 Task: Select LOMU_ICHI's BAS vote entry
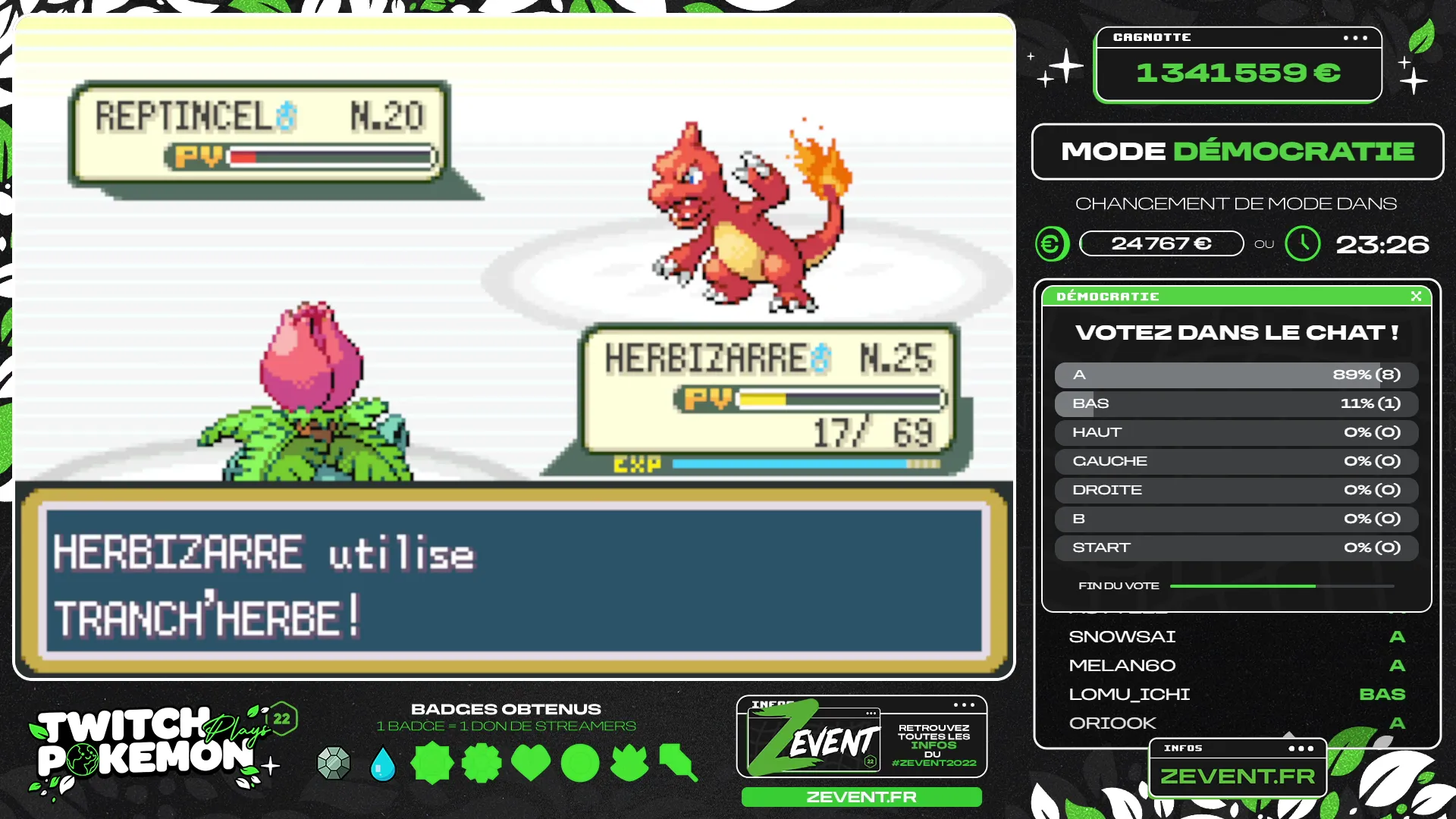pyautogui.click(x=1382, y=695)
